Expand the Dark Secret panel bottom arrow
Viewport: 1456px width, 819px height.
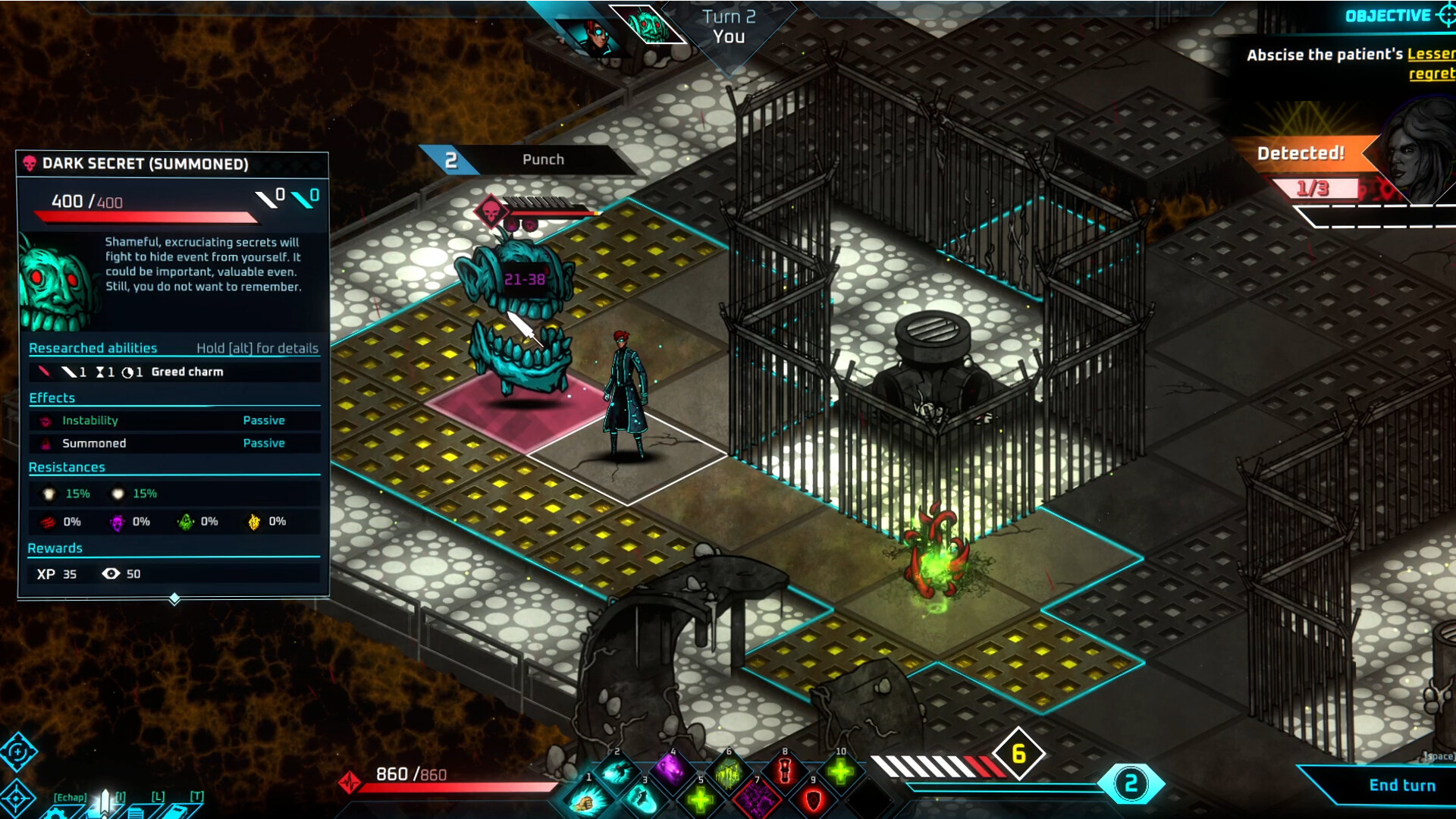(174, 599)
